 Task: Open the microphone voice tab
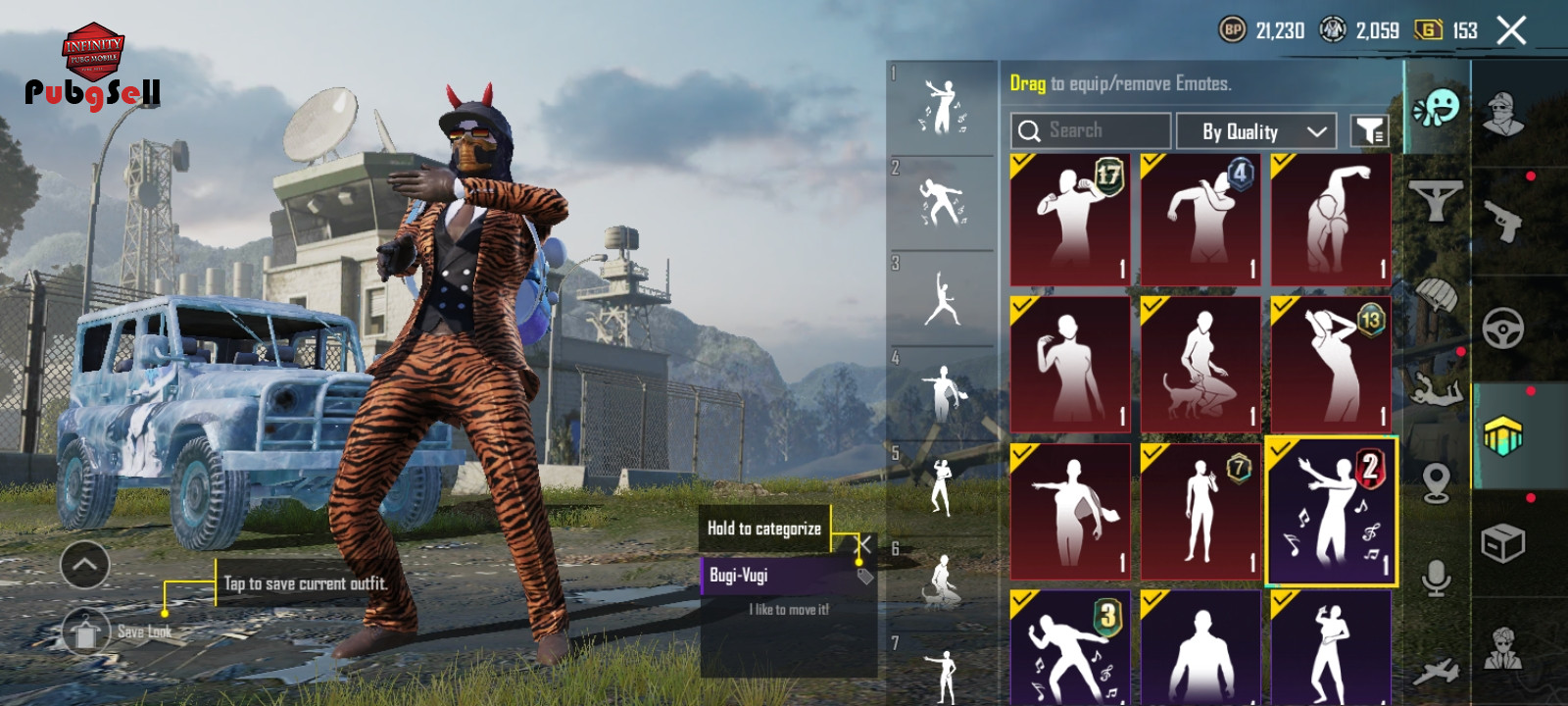[x=1437, y=578]
